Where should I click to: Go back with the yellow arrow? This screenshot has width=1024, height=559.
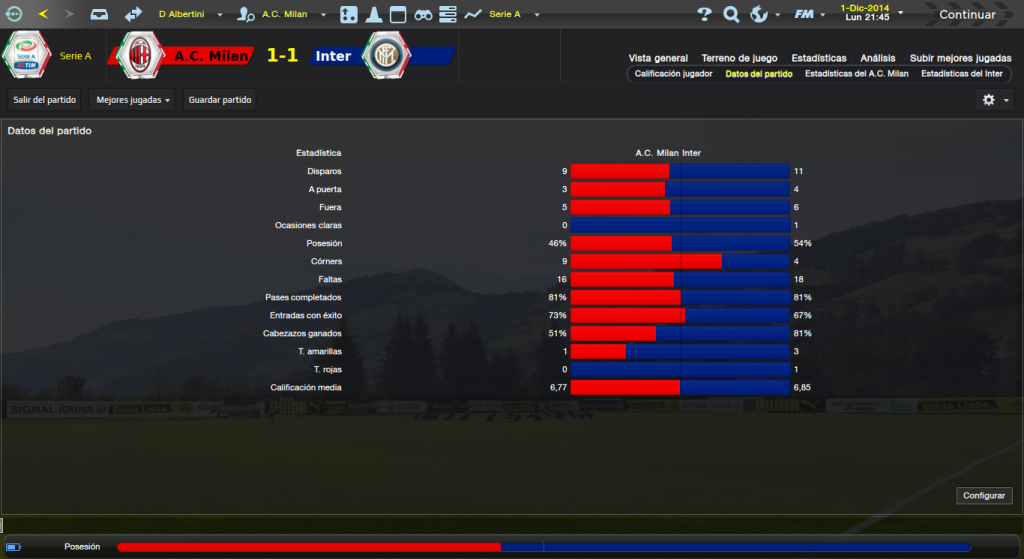pyautogui.click(x=43, y=14)
